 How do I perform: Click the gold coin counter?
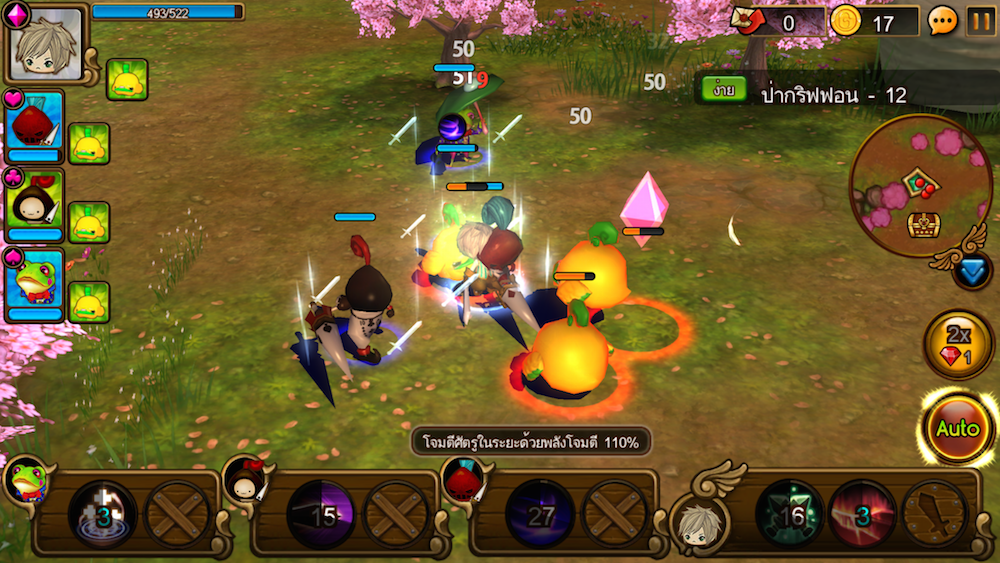873,21
